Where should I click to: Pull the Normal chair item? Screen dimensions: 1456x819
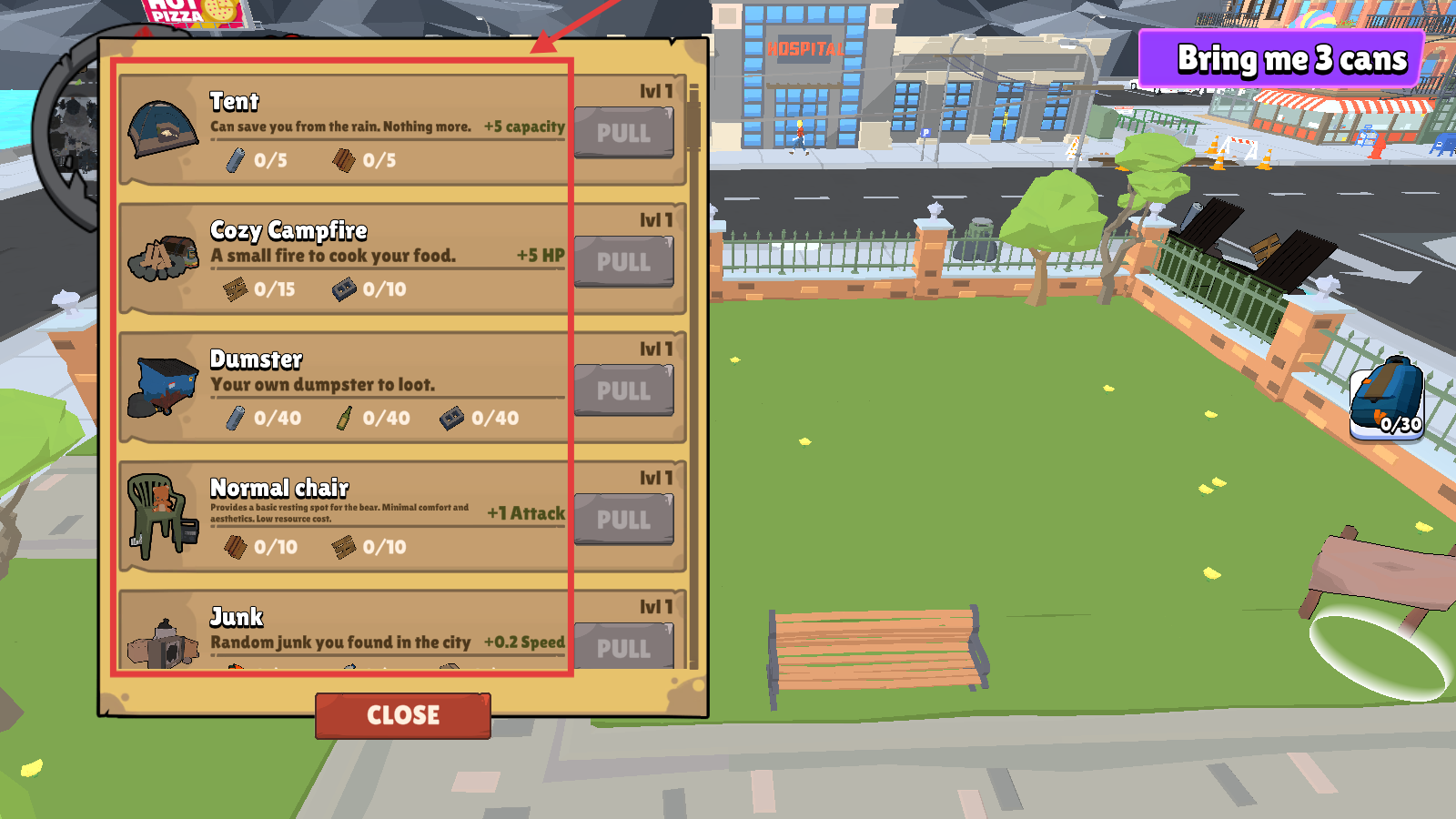tap(623, 520)
